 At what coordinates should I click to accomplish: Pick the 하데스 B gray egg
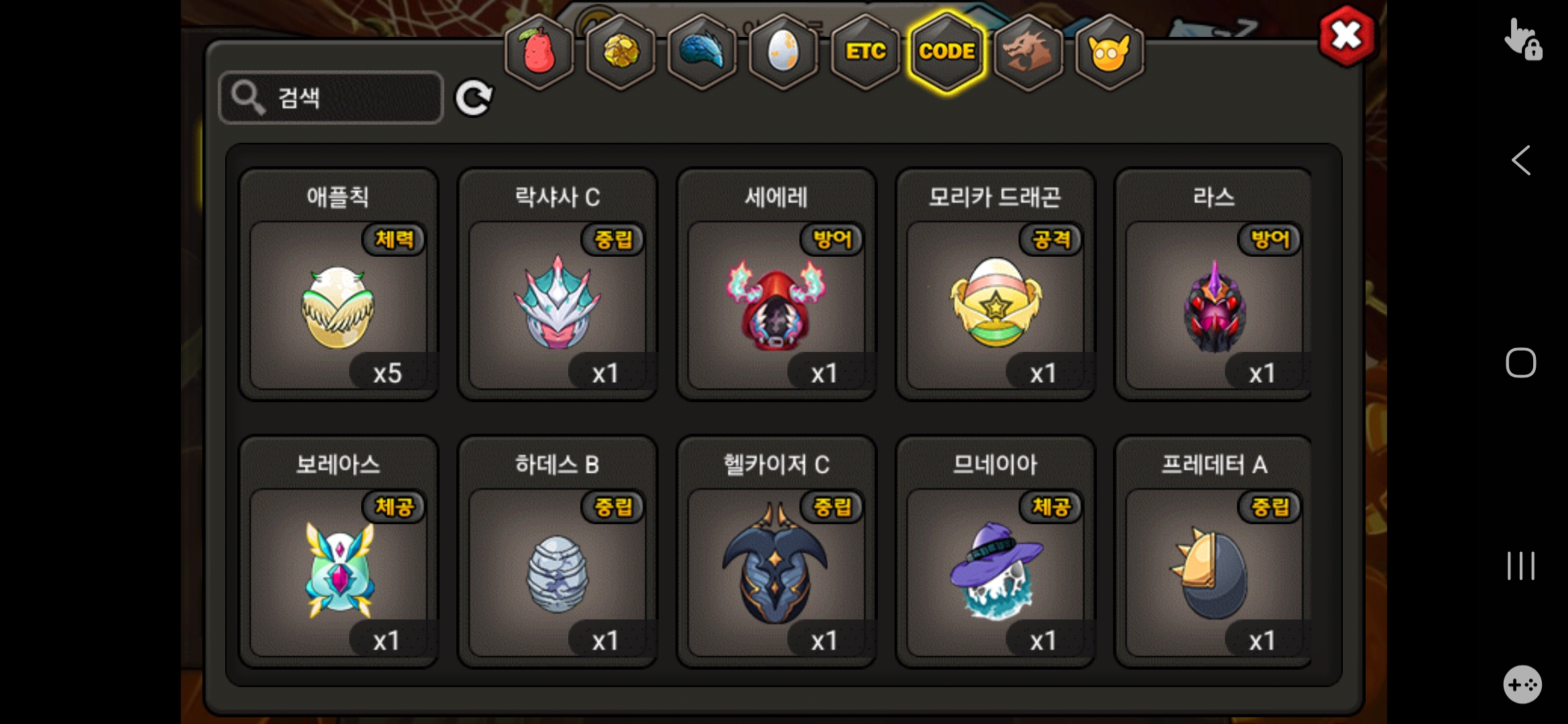(557, 572)
